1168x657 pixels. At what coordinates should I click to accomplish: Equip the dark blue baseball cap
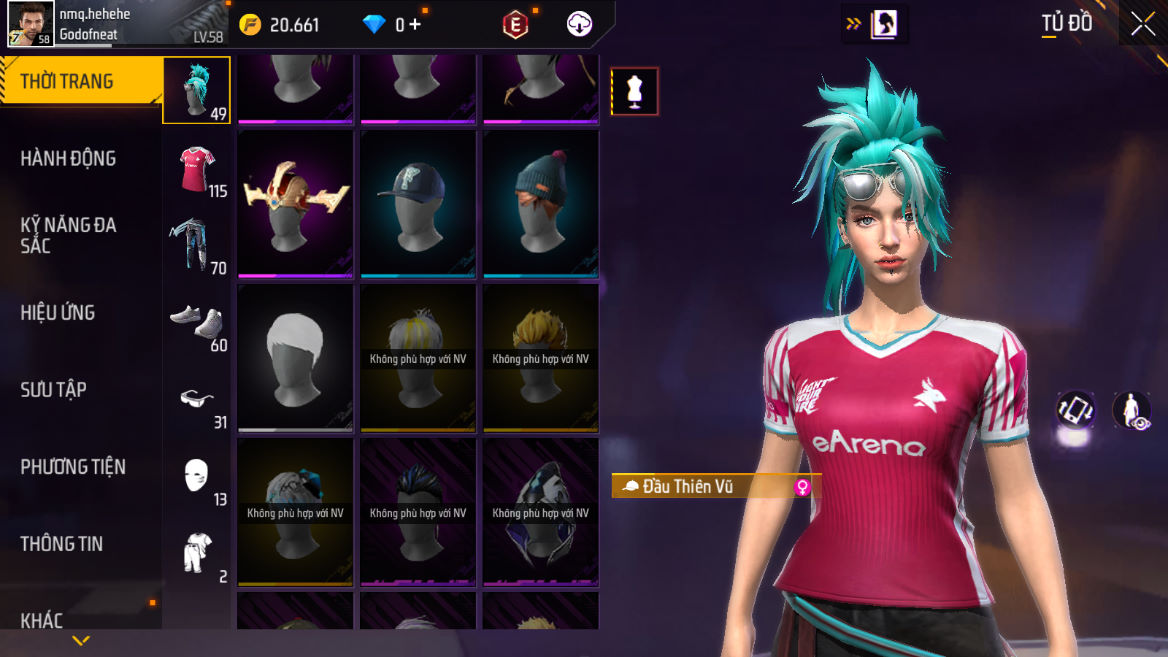tap(418, 203)
